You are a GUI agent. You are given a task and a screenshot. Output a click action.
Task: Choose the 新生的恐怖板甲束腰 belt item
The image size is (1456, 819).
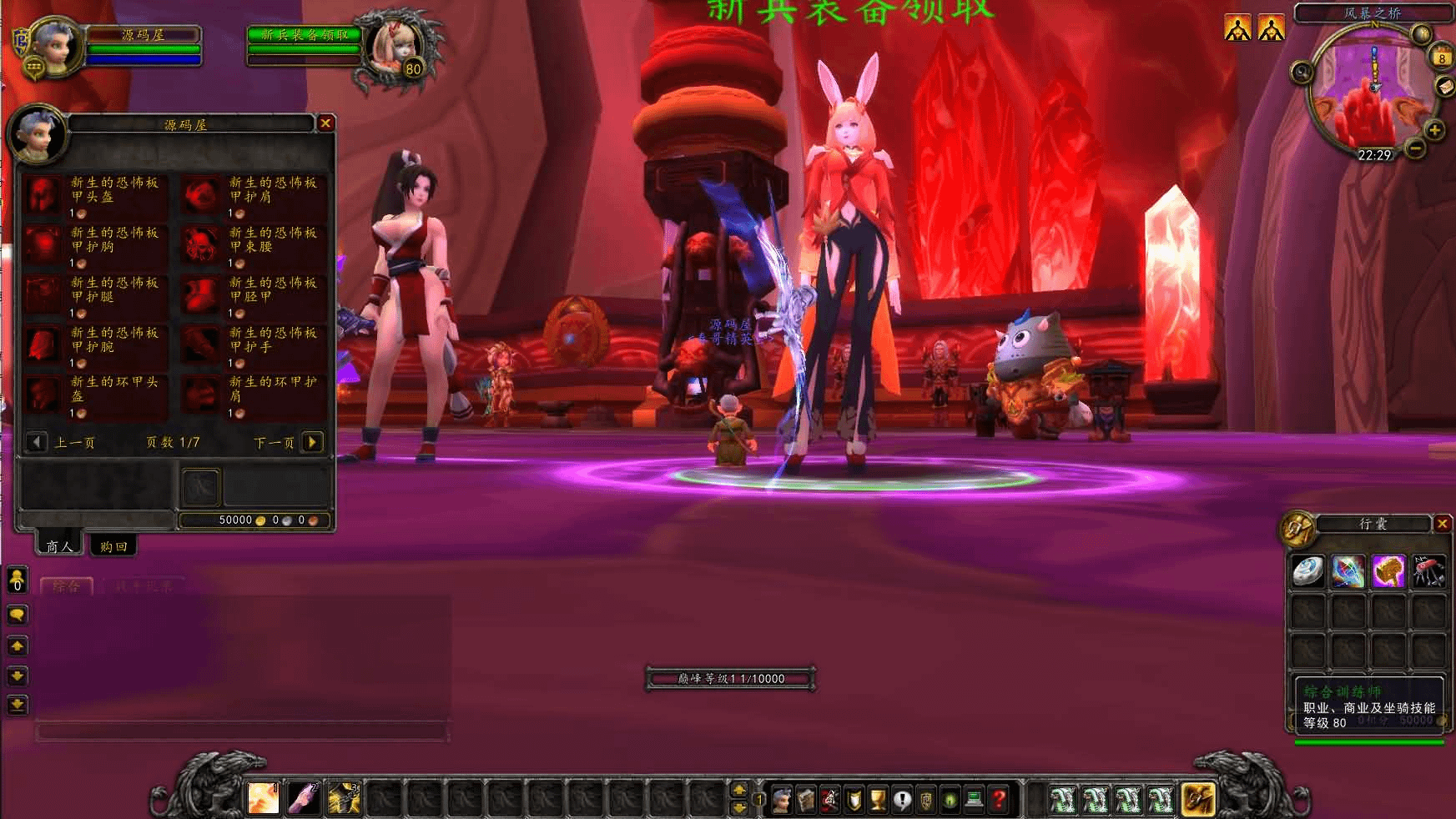click(201, 245)
